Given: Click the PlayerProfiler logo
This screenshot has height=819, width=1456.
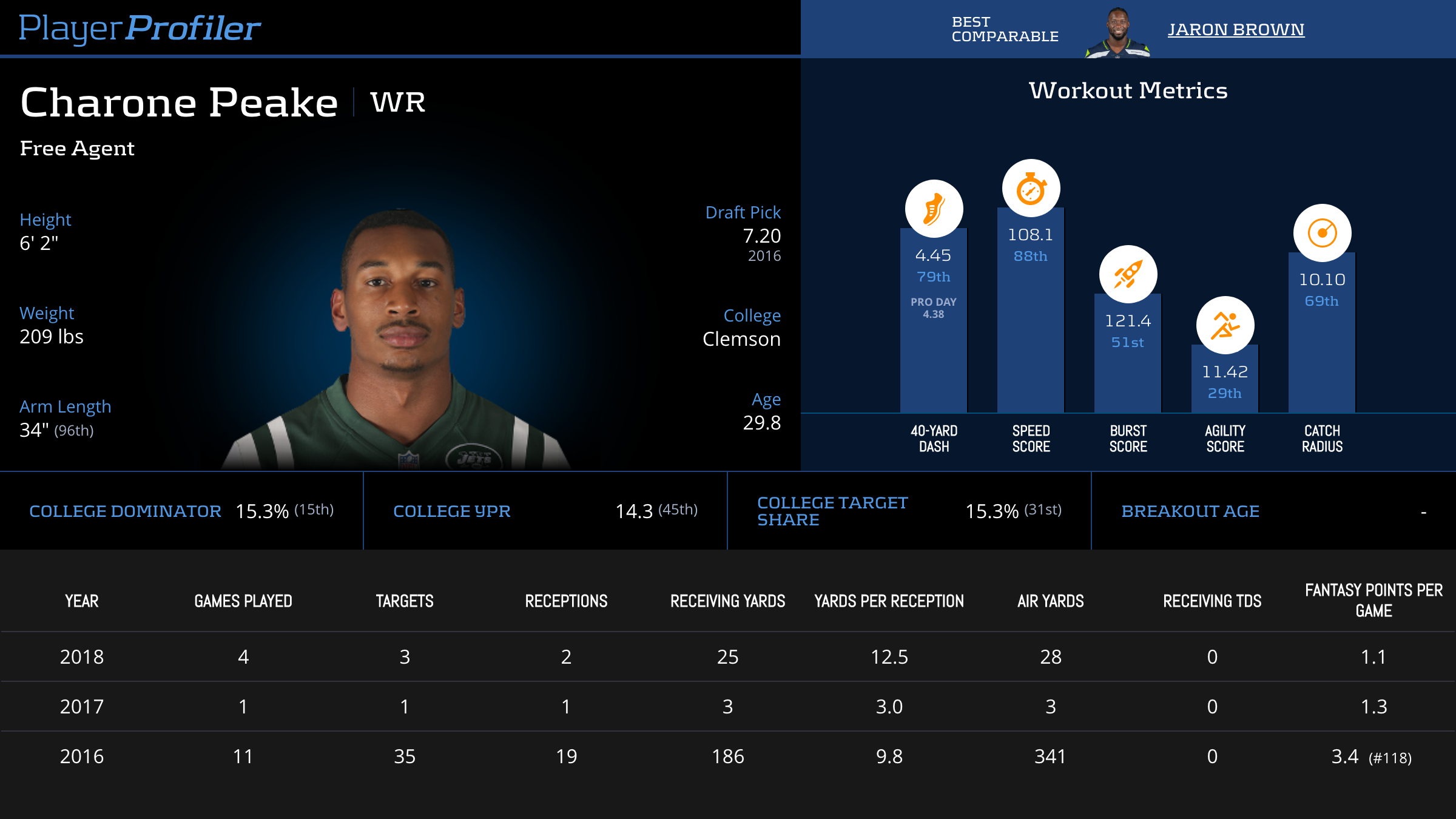Looking at the screenshot, I should click(140, 28).
